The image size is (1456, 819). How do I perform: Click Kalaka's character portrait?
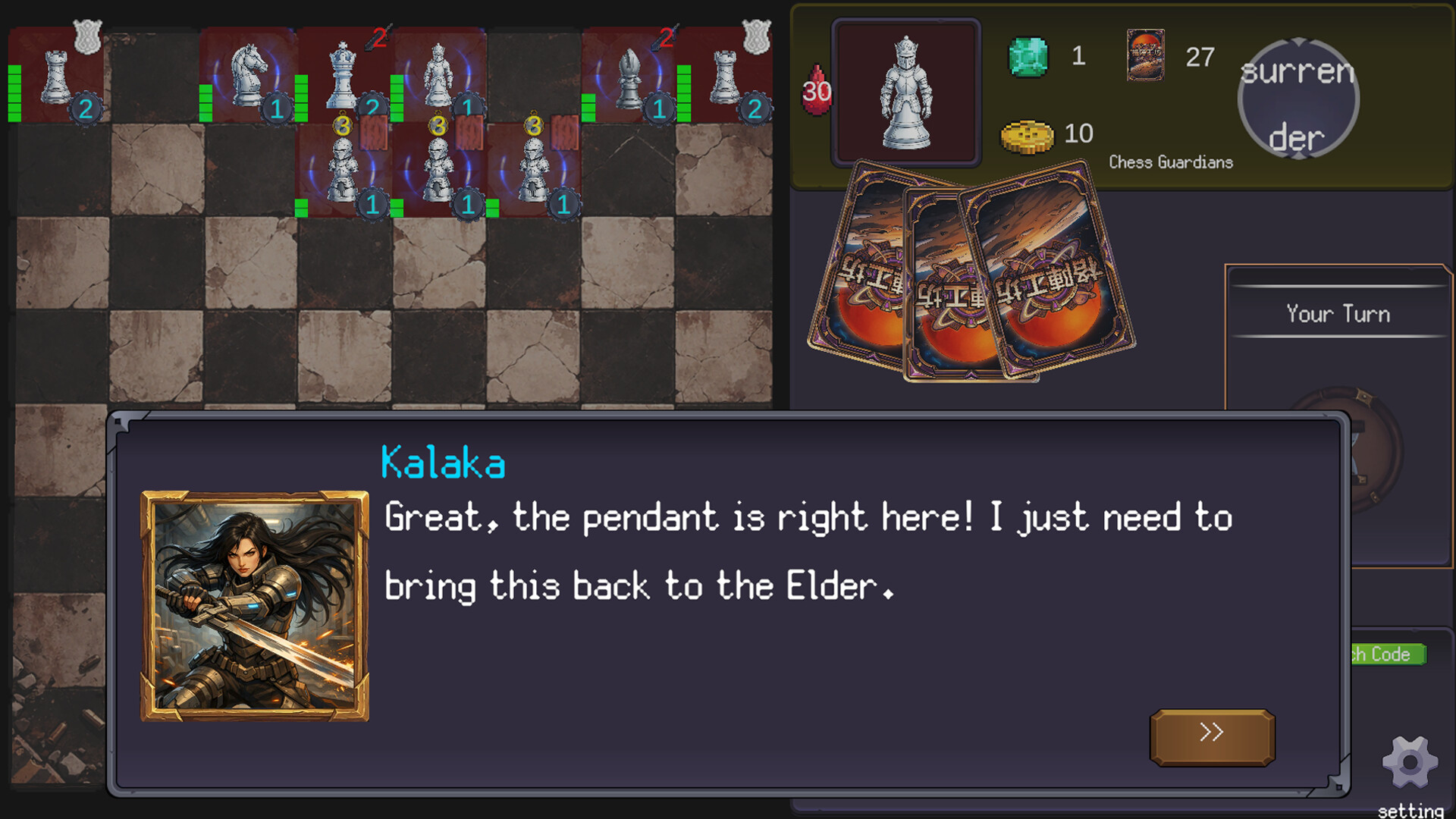point(255,606)
